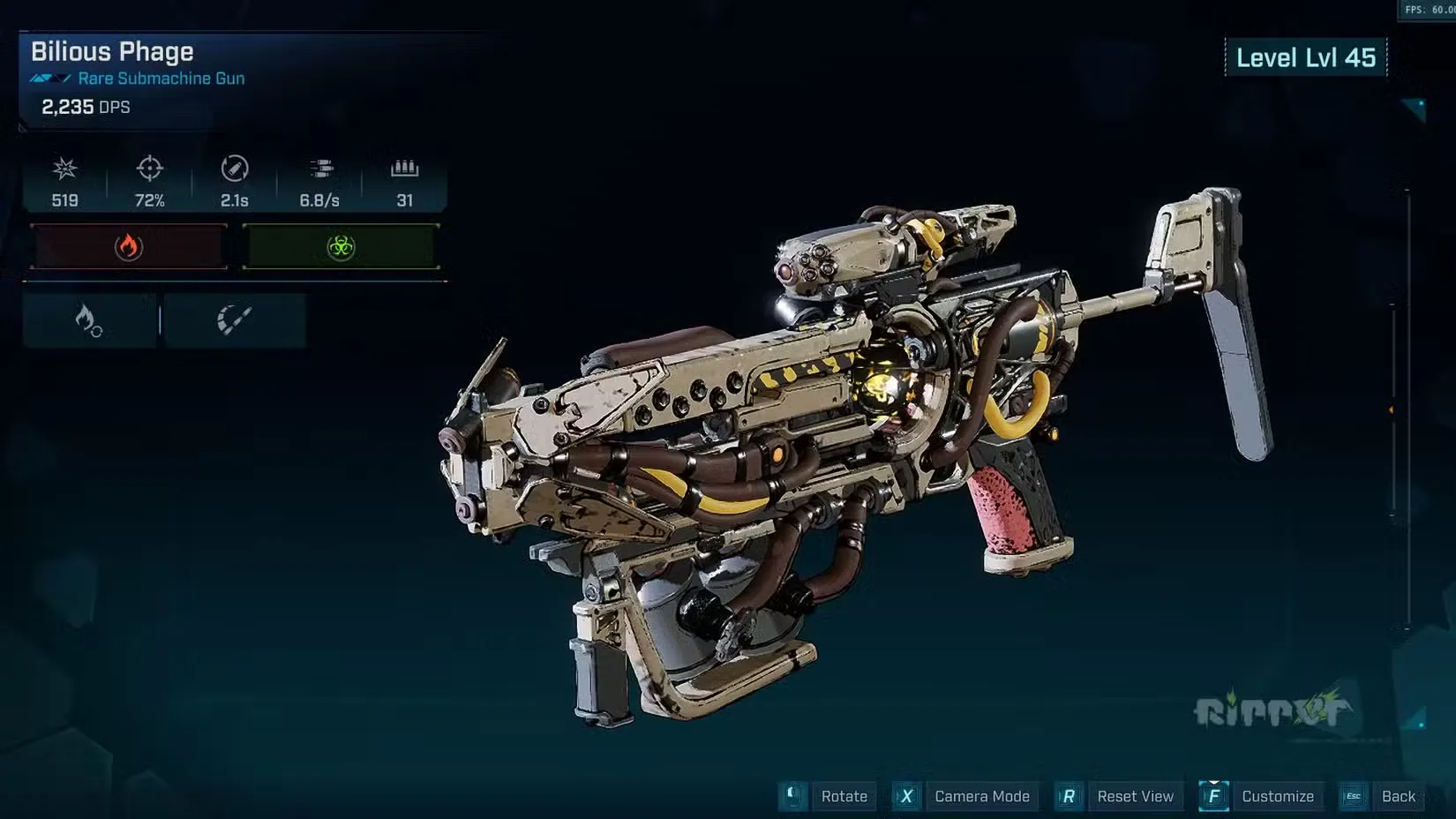Go back using the Back button
1456x819 pixels.
1398,796
